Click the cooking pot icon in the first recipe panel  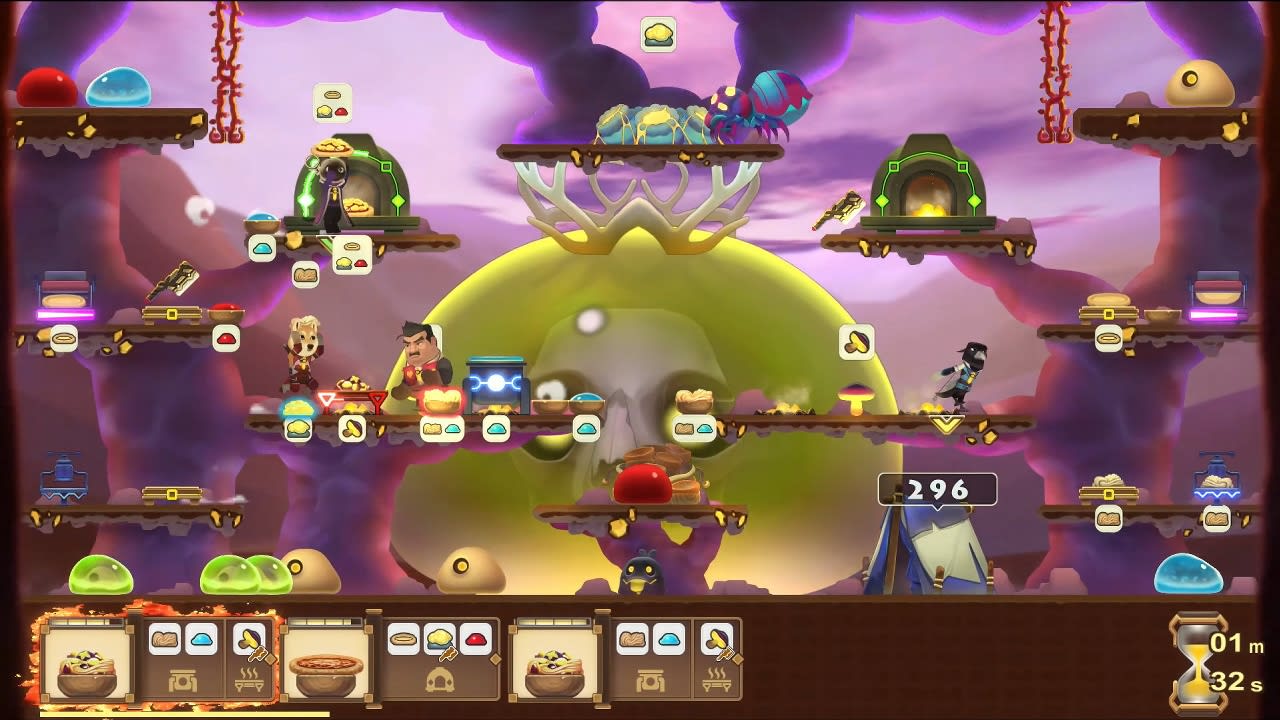pos(183,679)
